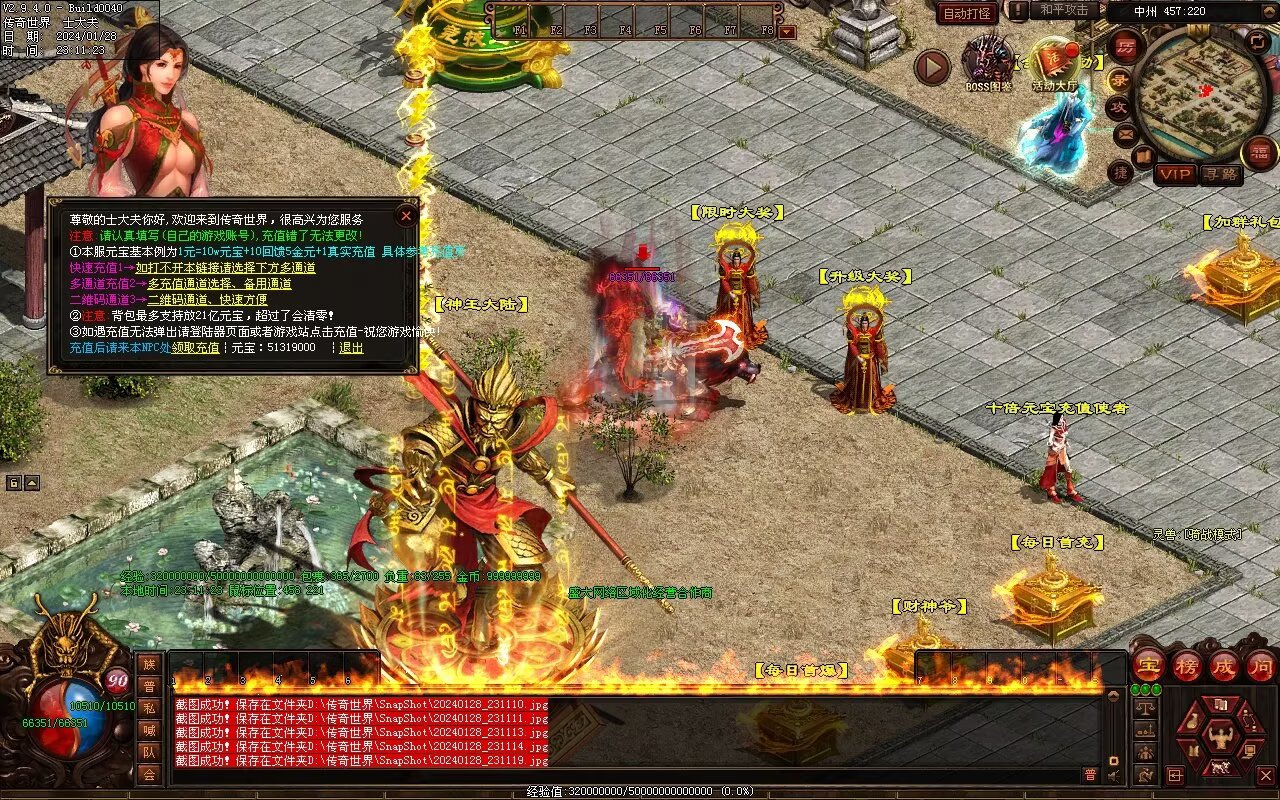
Task: Select the 退出 exit link in dialog
Action: pos(351,348)
